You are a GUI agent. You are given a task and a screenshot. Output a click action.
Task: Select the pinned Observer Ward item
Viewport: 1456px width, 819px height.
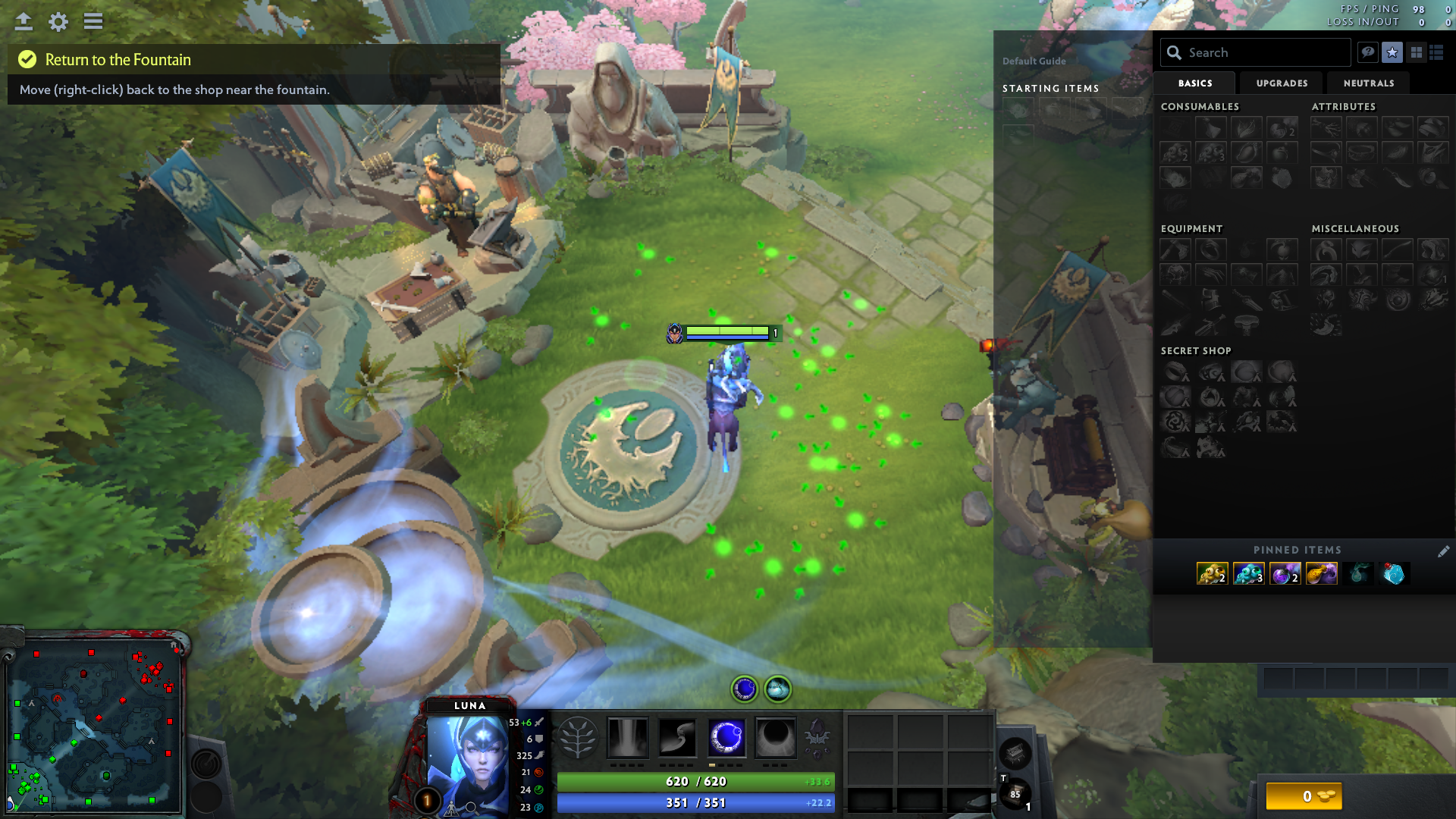[1212, 573]
